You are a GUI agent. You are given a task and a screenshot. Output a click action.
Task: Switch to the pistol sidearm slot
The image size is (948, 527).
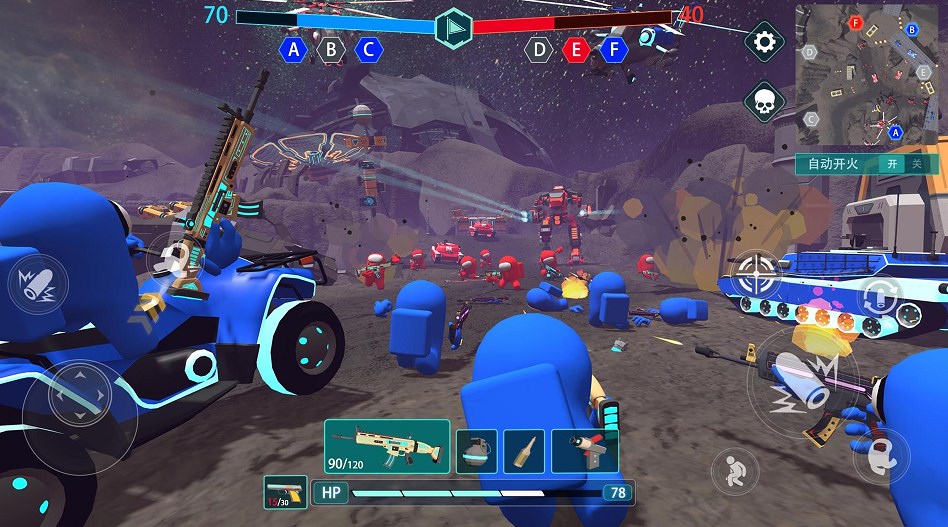click(285, 492)
